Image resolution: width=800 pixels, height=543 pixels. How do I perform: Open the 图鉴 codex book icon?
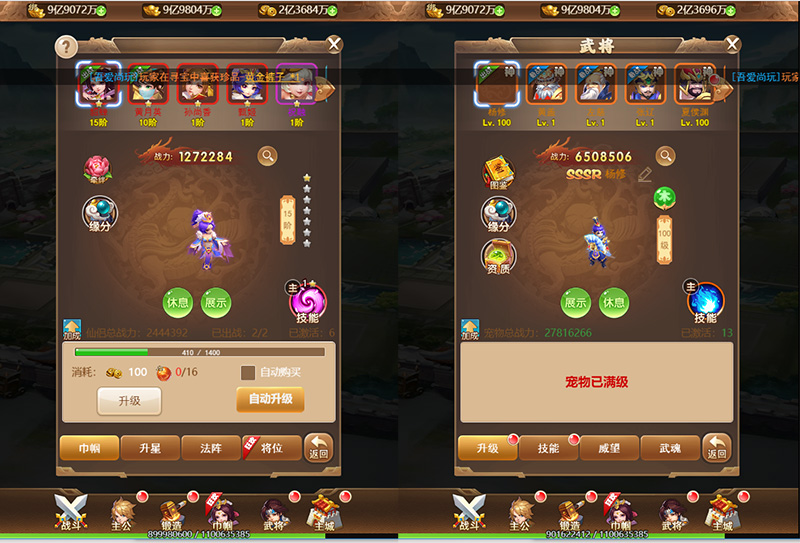(x=498, y=172)
